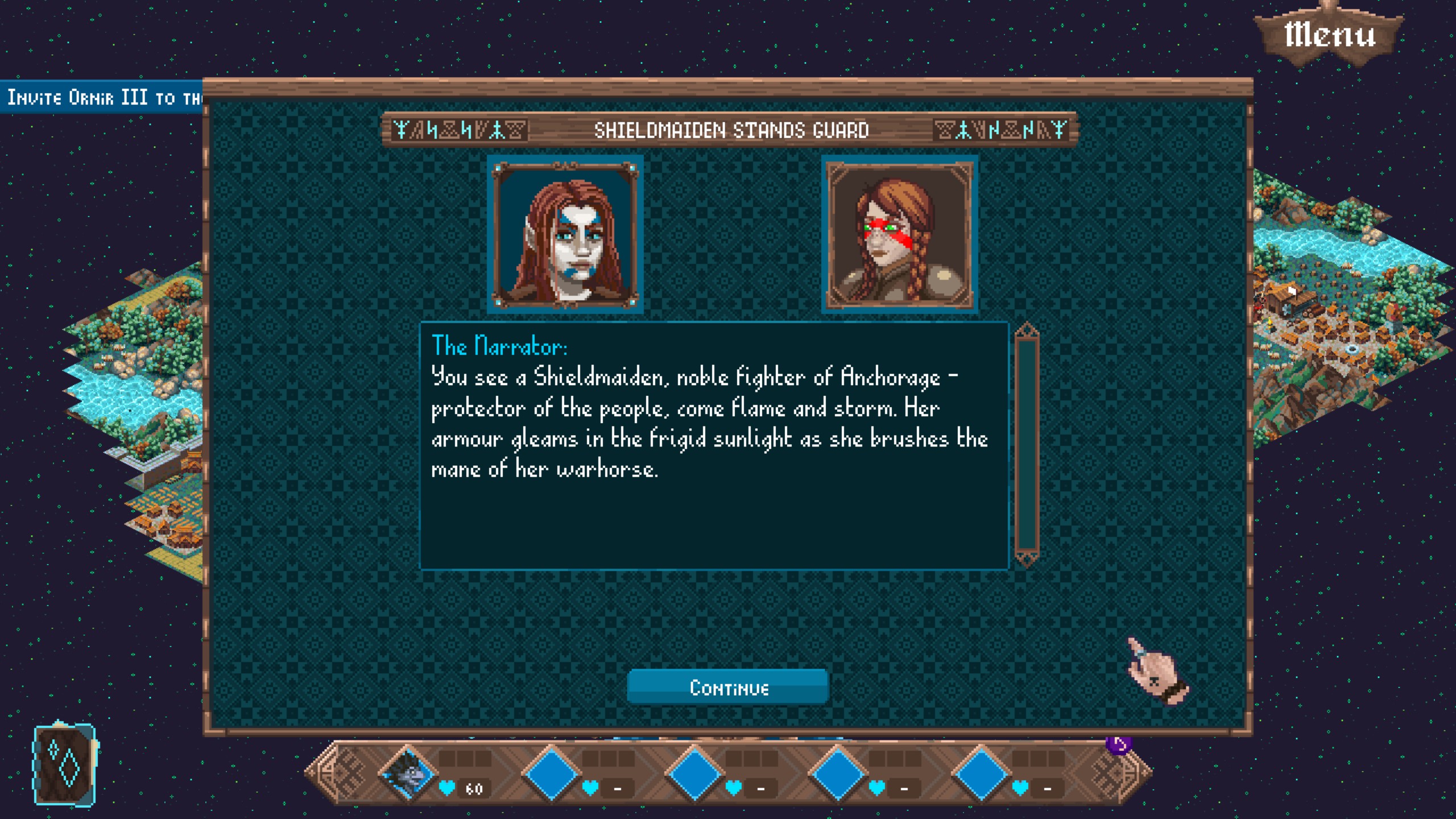Open the Invite Ornir III quest tracker

[102, 98]
